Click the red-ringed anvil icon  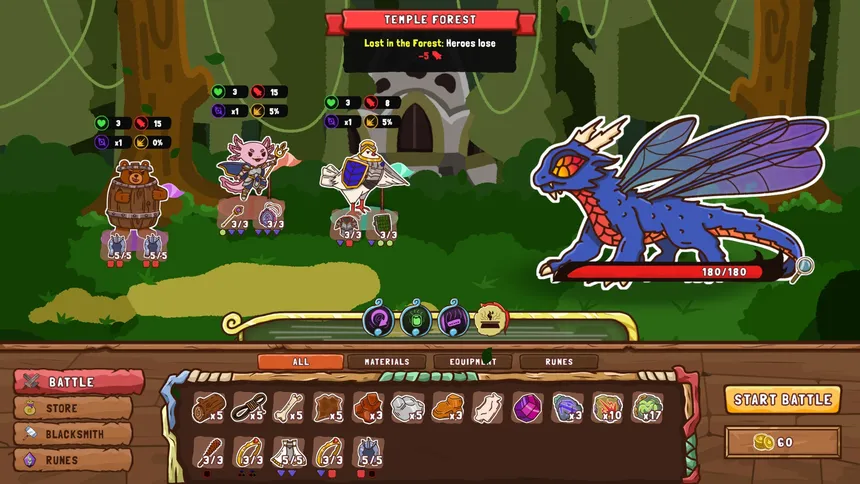(x=491, y=319)
